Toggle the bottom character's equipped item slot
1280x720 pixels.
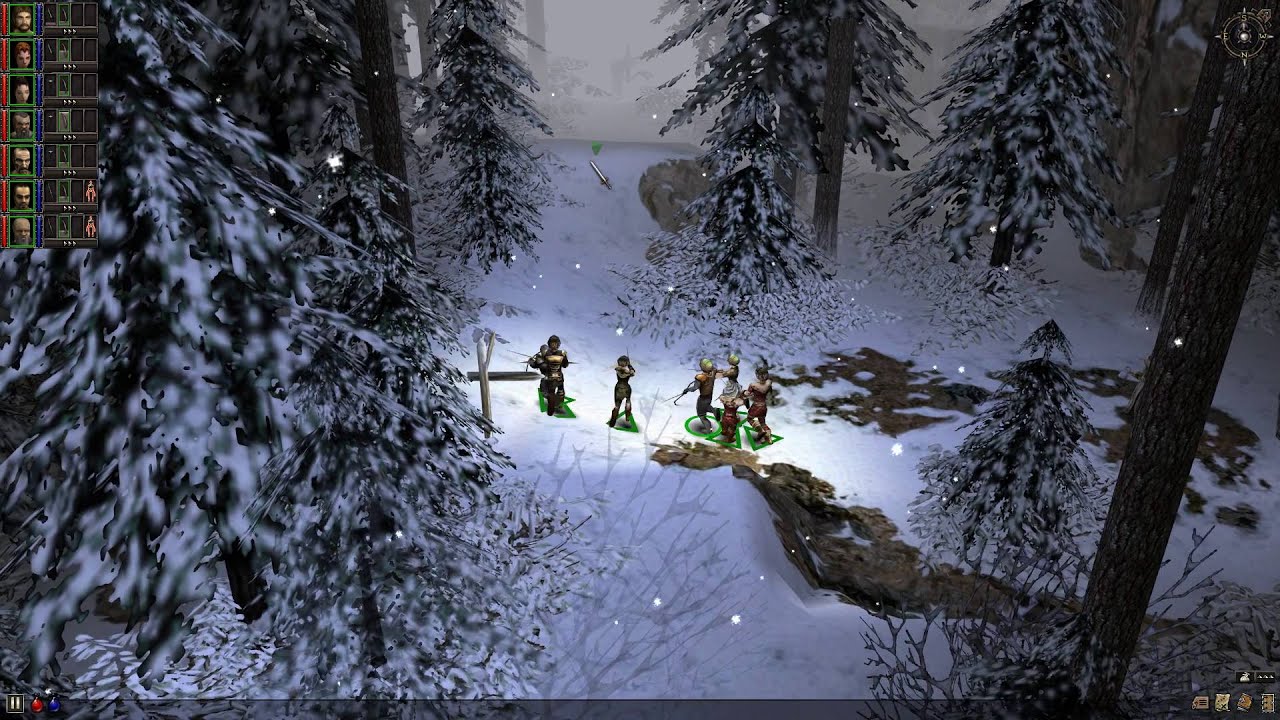tap(64, 224)
